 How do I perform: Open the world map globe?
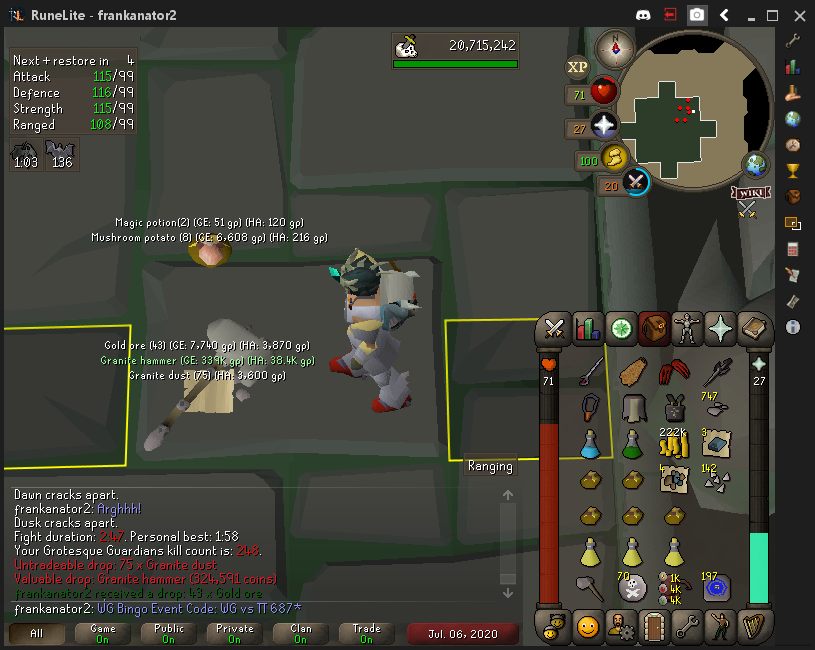755,165
